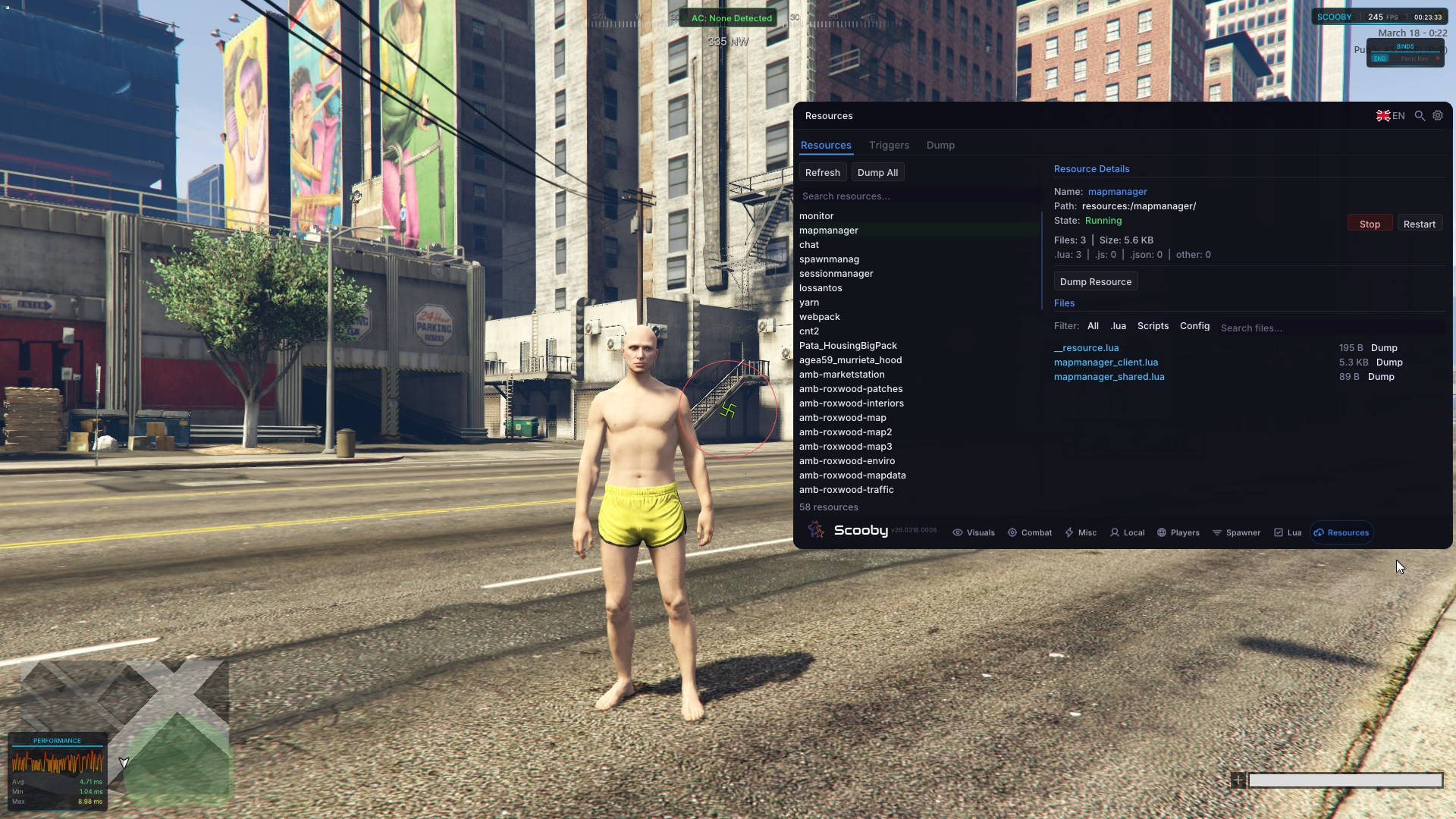1456x819 pixels.
Task: Click the EN language selector
Action: pyautogui.click(x=1390, y=115)
